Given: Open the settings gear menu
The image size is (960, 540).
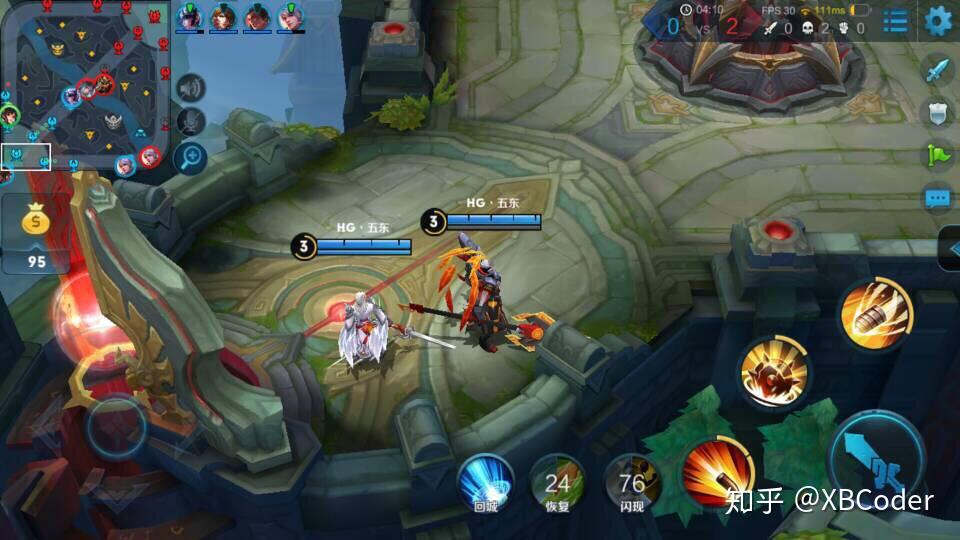Looking at the screenshot, I should [938, 20].
